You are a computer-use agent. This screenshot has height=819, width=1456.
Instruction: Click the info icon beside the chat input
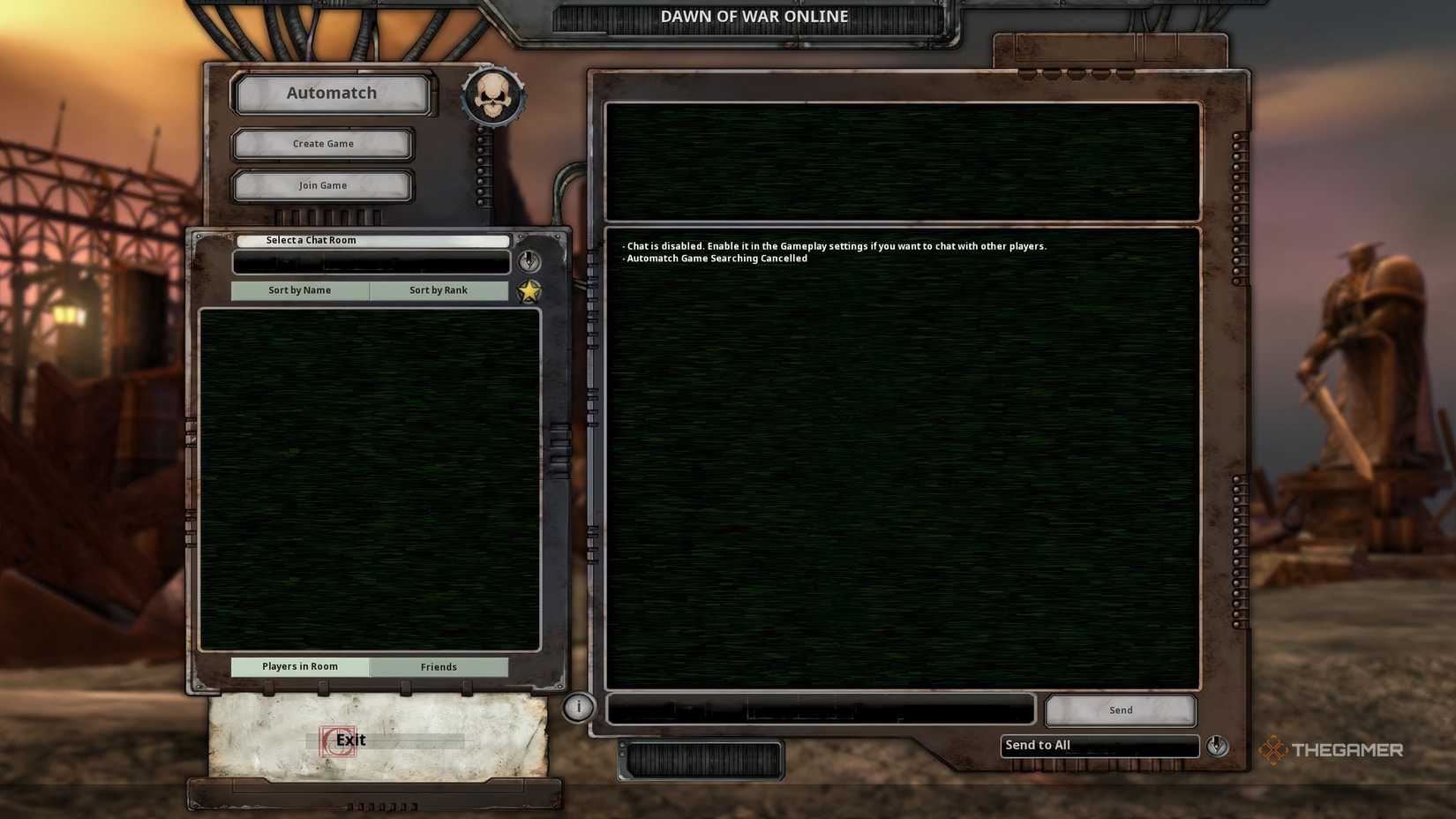pyautogui.click(x=578, y=706)
